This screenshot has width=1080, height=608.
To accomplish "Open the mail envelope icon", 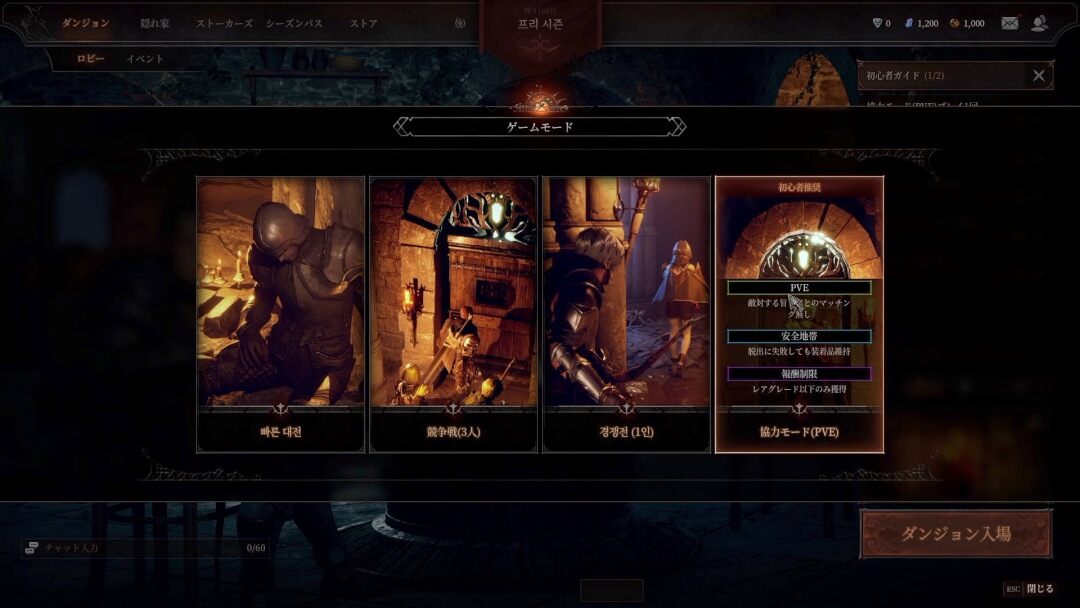I will [1010, 23].
